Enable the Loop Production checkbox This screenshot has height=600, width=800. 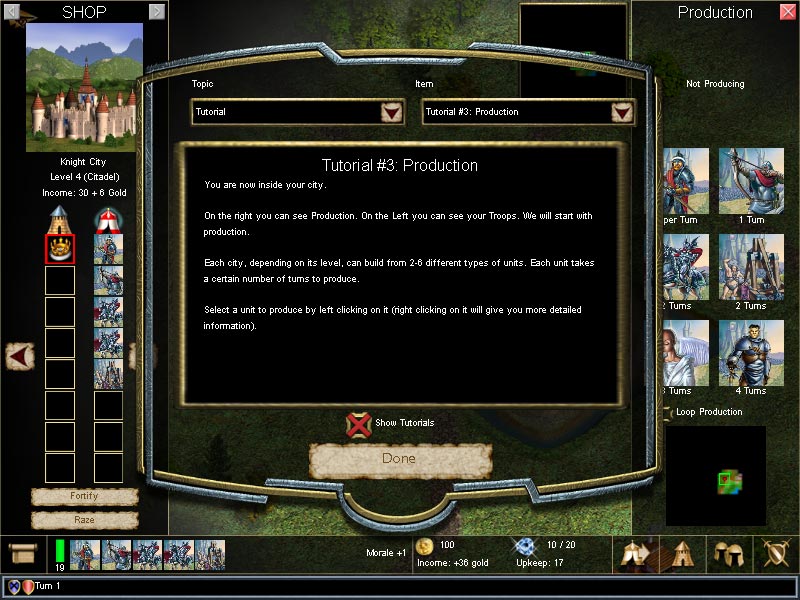click(x=668, y=412)
